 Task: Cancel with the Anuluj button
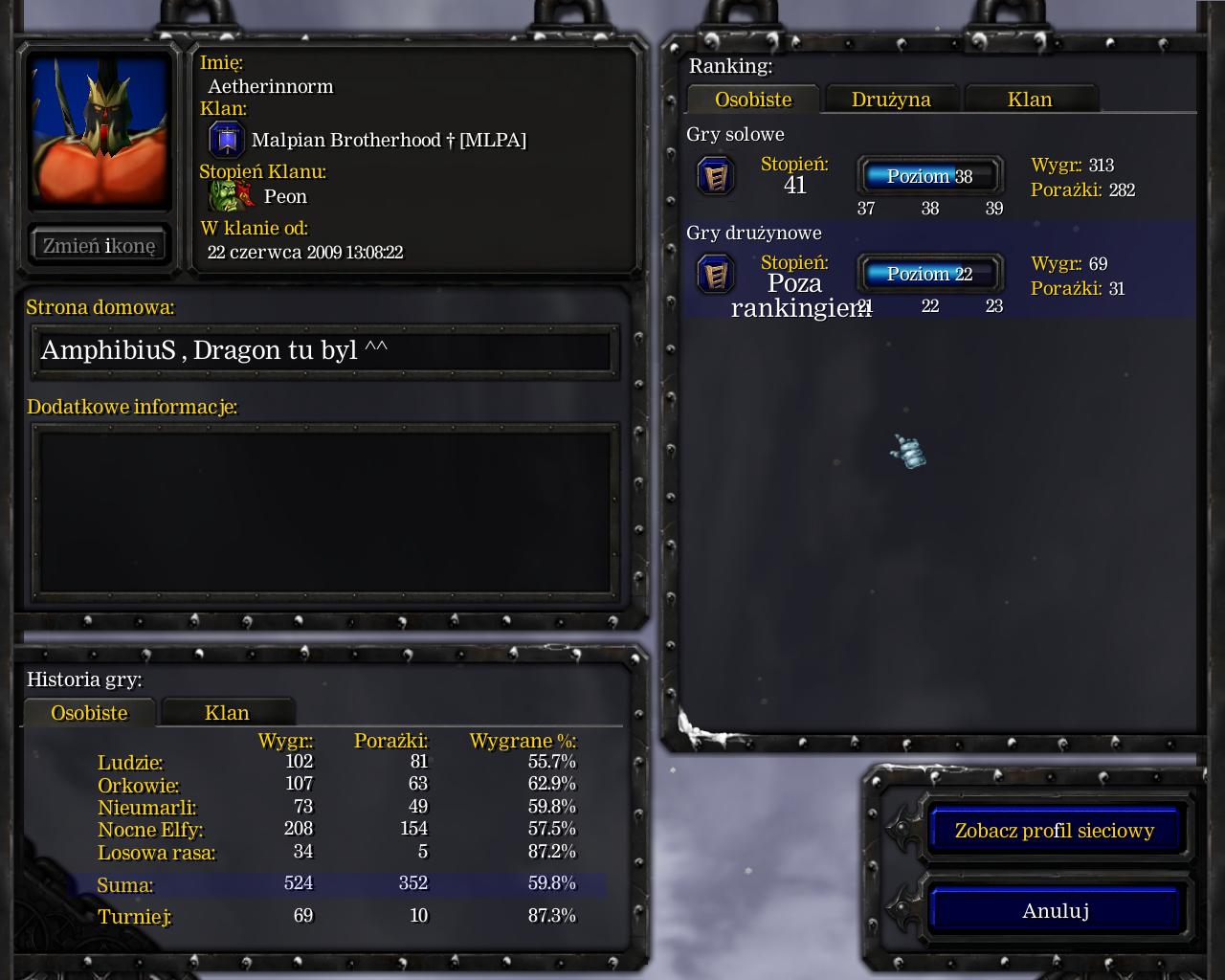(x=1055, y=911)
